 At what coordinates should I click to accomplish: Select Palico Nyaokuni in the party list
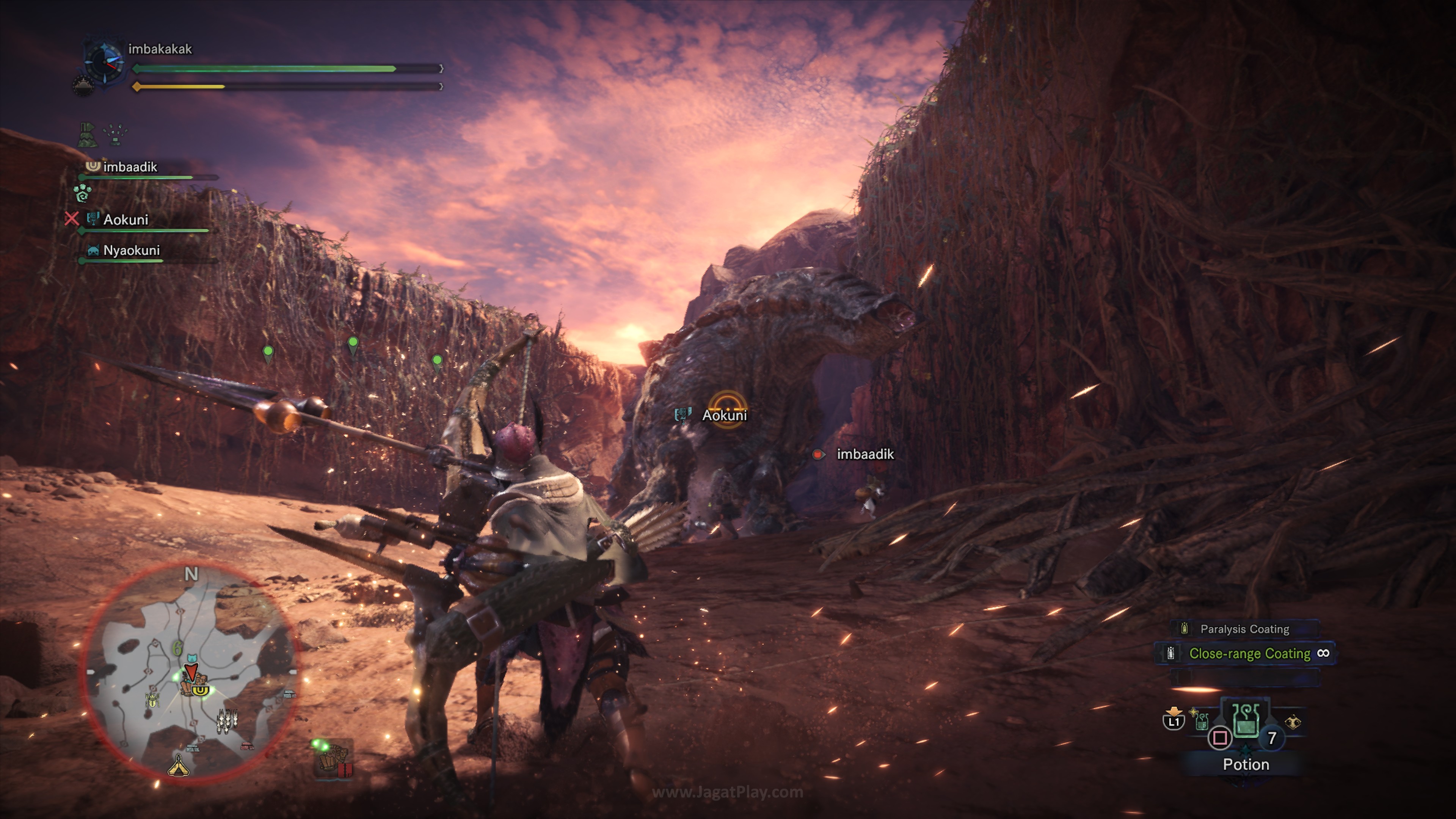(x=131, y=250)
